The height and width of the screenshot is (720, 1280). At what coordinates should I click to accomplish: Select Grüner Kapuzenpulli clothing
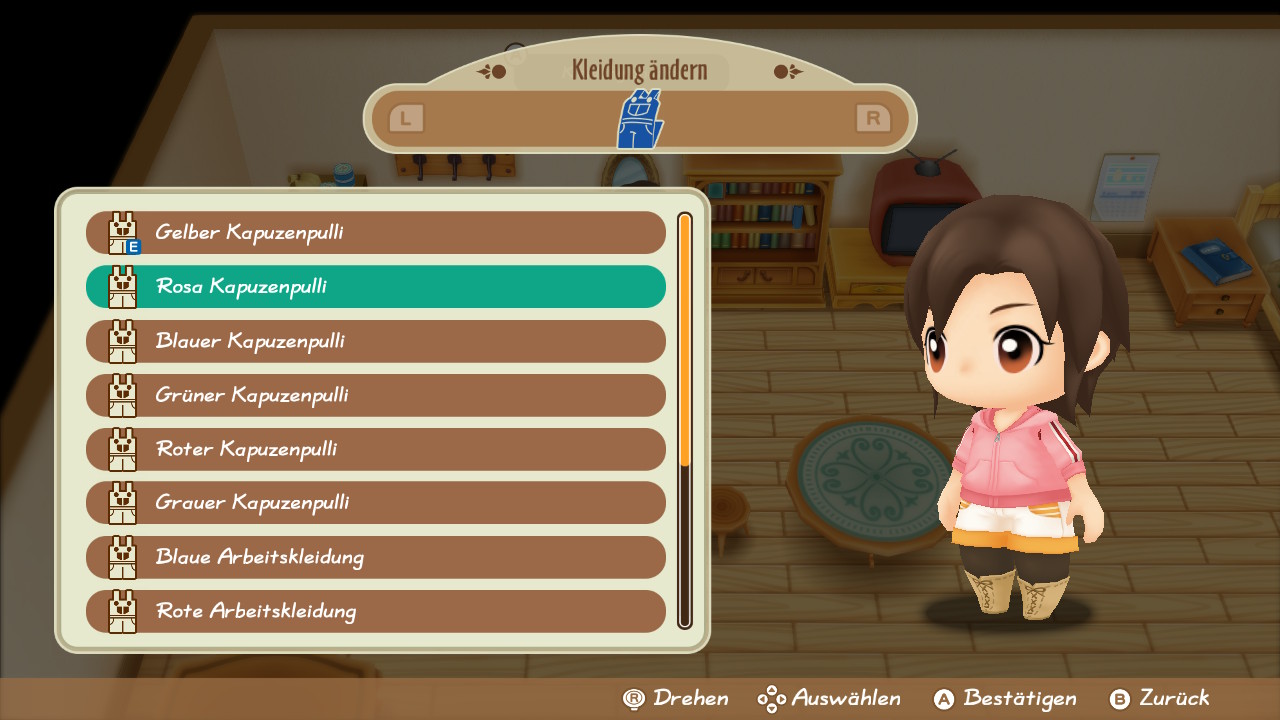tap(375, 395)
